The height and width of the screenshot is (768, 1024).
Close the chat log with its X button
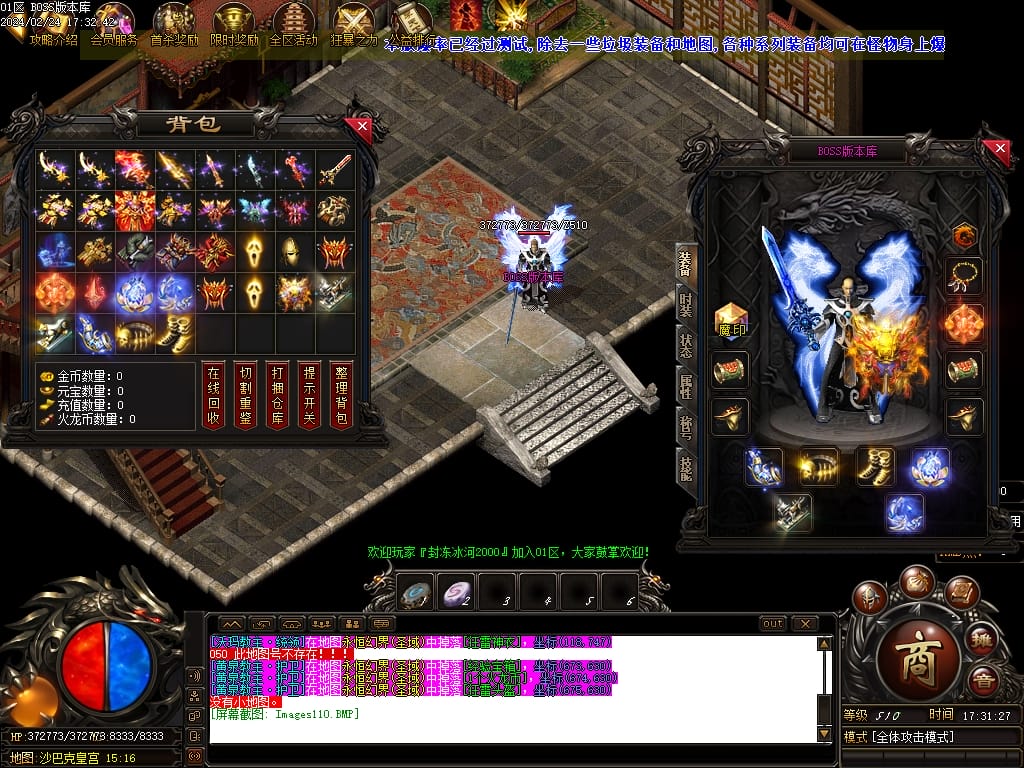805,624
